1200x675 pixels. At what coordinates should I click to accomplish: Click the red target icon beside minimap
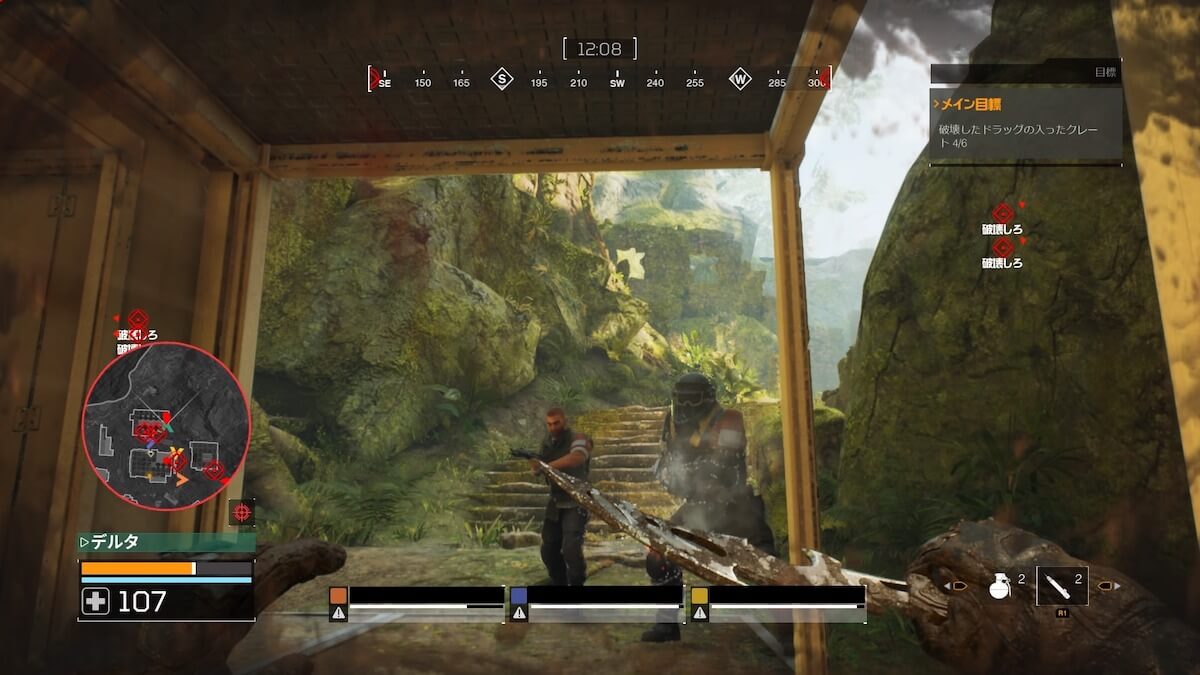point(241,512)
